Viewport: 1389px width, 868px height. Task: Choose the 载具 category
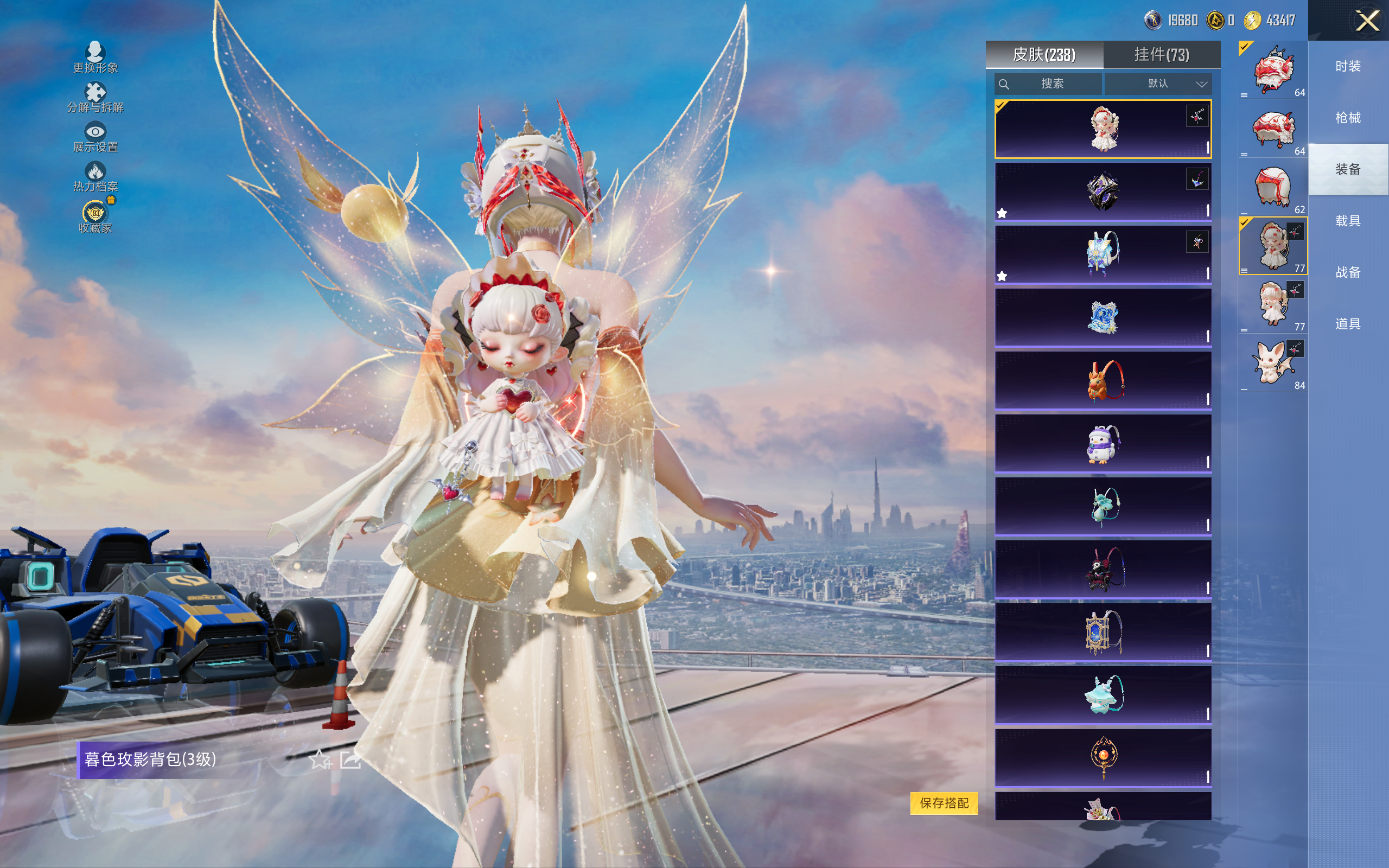[1348, 221]
